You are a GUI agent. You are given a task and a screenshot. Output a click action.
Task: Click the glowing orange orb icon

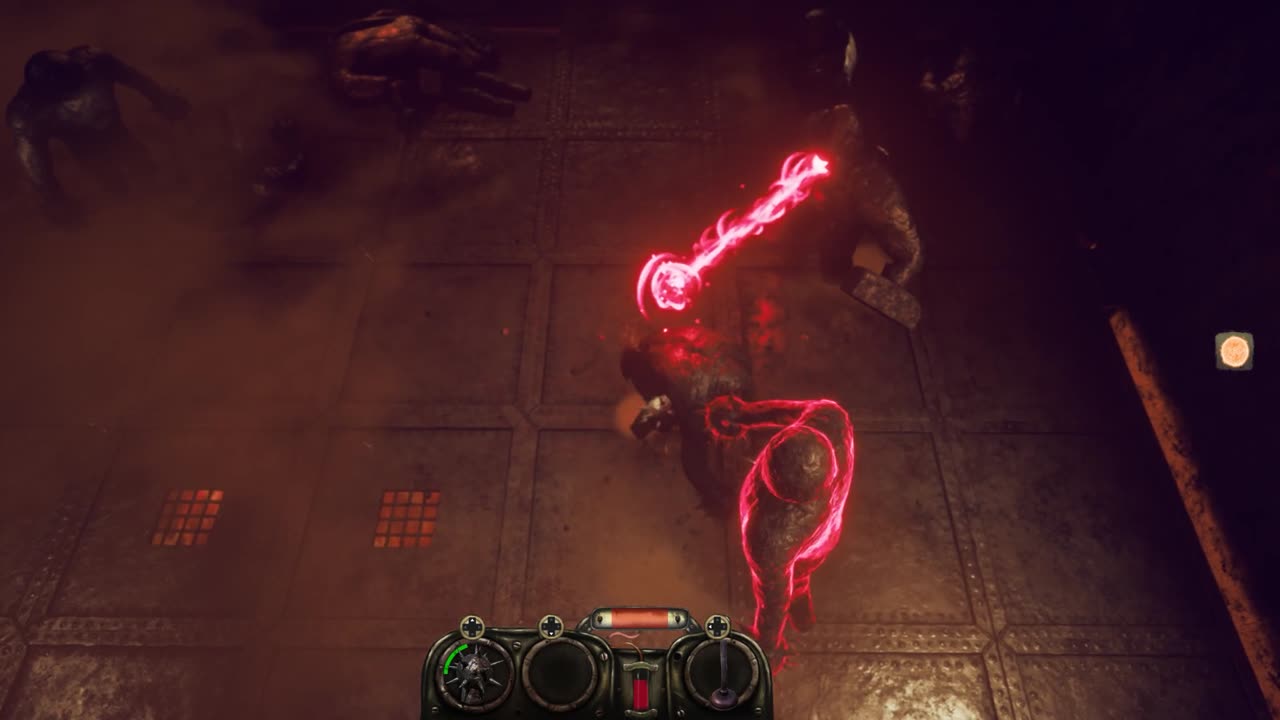[1234, 351]
